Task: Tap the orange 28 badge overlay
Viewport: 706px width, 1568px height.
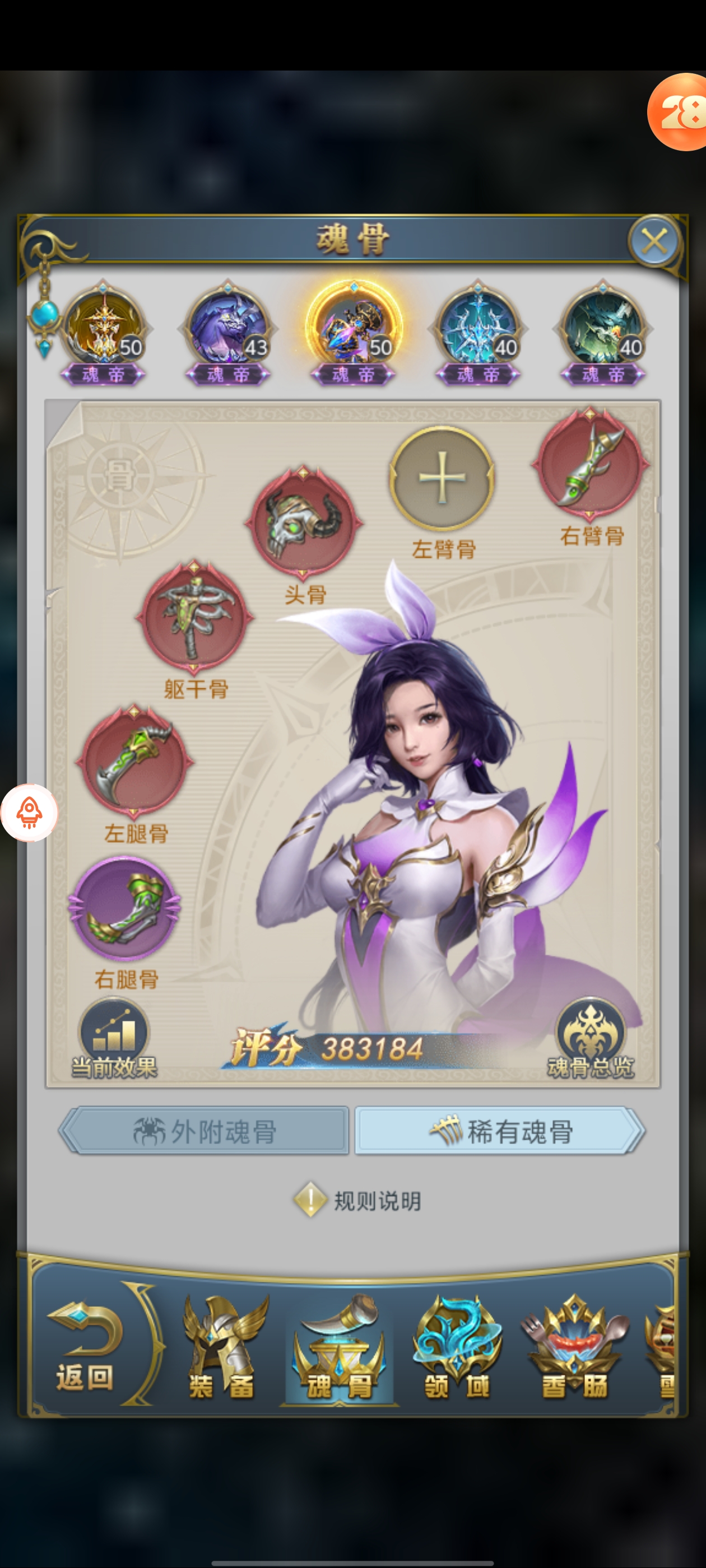Action: click(679, 112)
